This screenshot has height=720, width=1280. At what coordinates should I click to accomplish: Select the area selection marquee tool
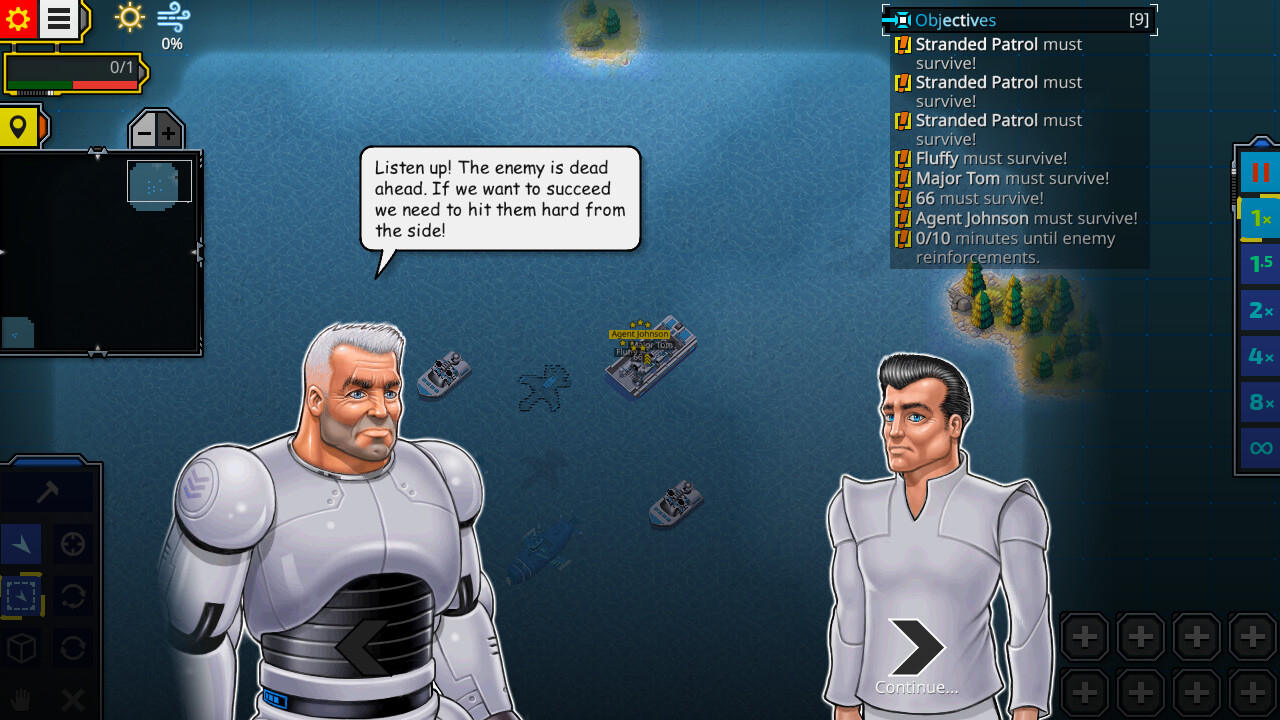[22, 596]
